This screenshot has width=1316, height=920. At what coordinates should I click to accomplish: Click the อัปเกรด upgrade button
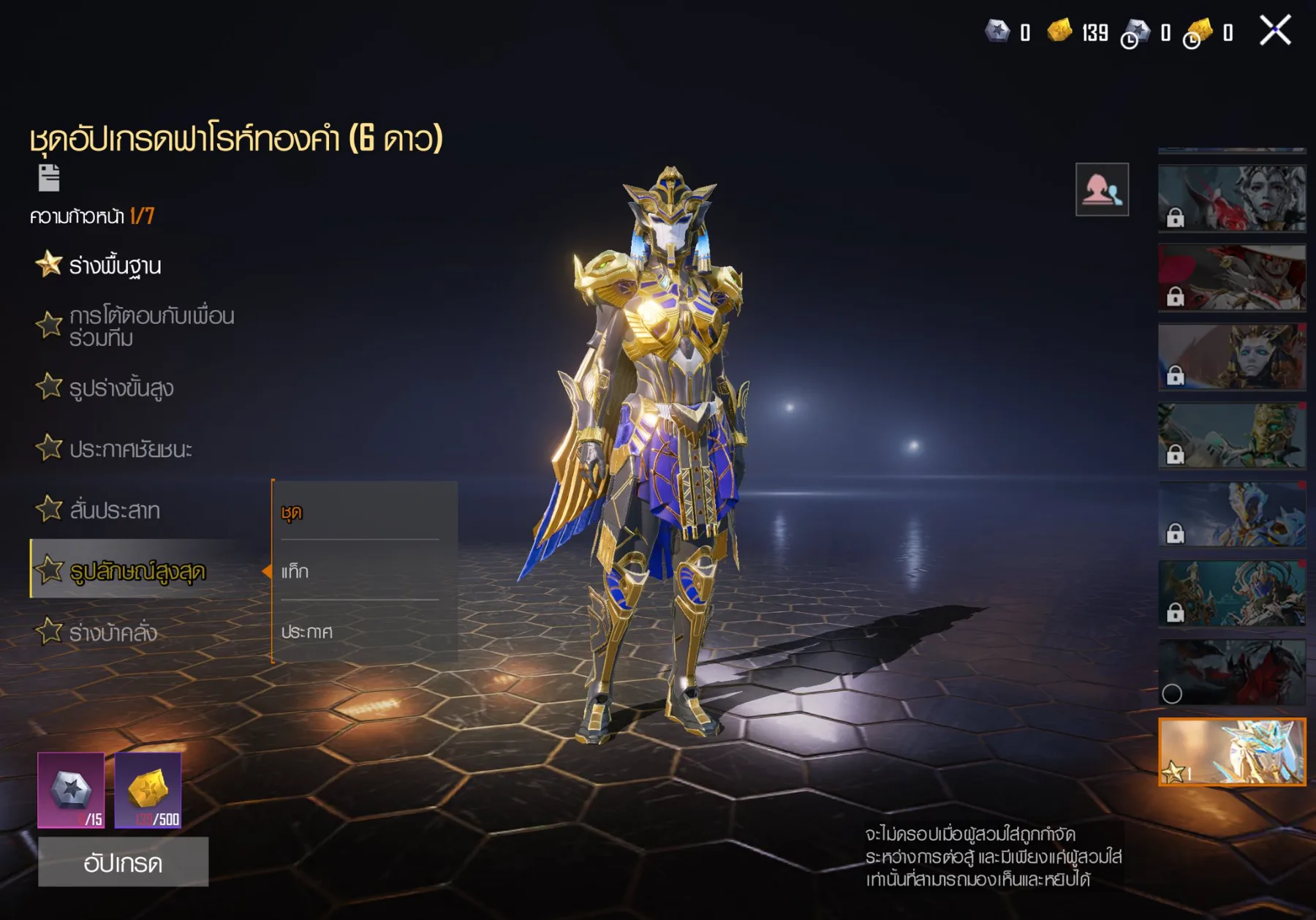click(x=123, y=862)
